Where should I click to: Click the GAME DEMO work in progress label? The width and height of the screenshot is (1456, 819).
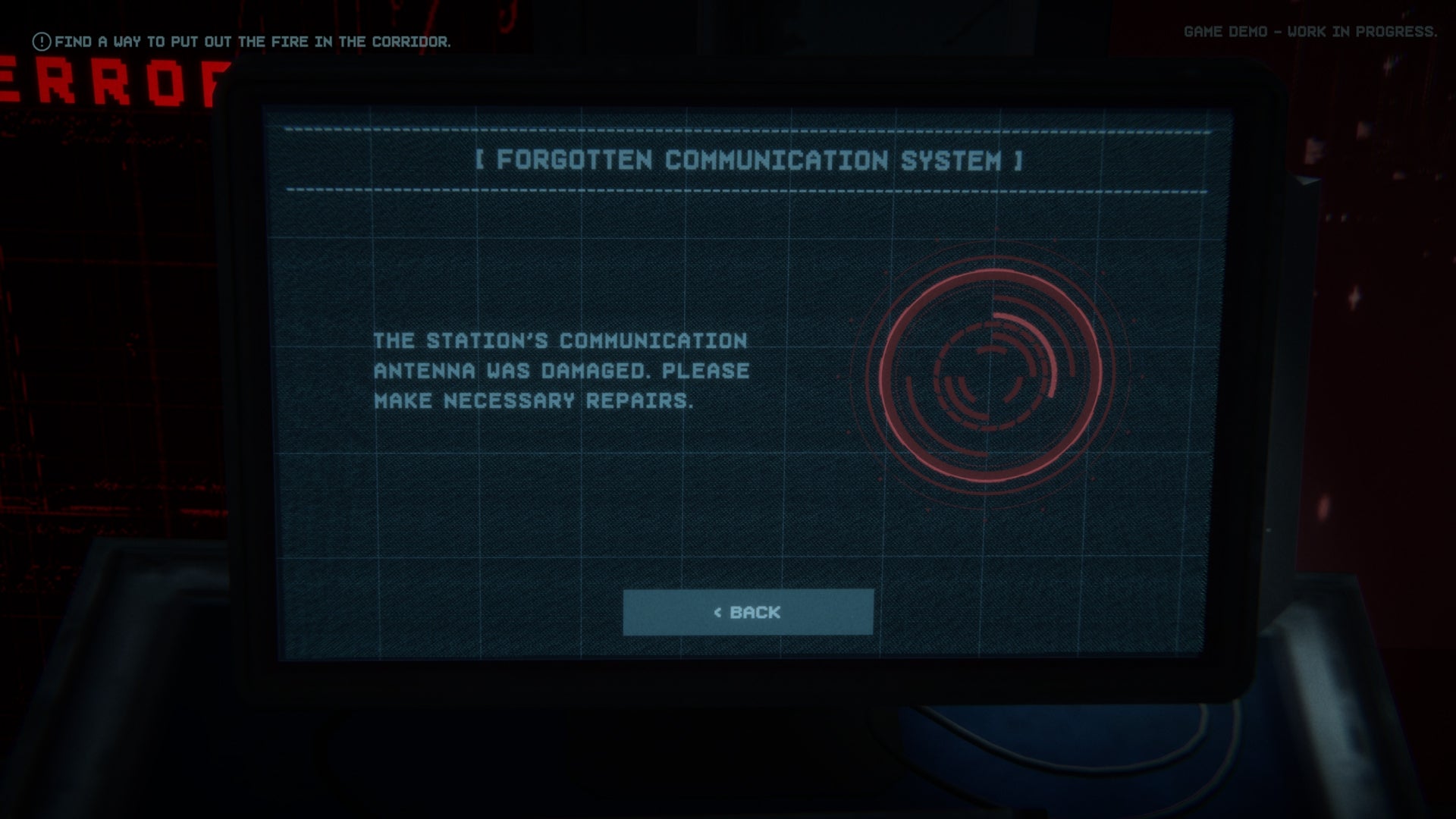1310,33
